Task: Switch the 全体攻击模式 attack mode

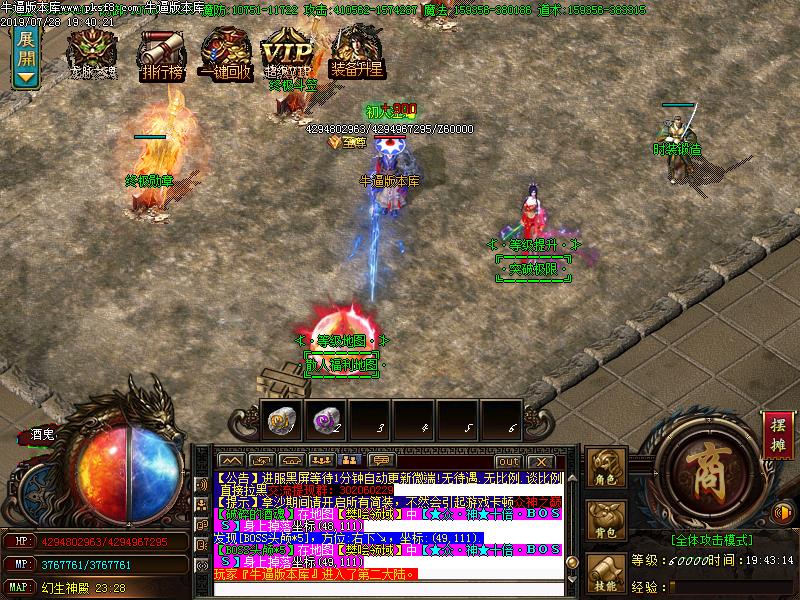Action: pos(711,538)
